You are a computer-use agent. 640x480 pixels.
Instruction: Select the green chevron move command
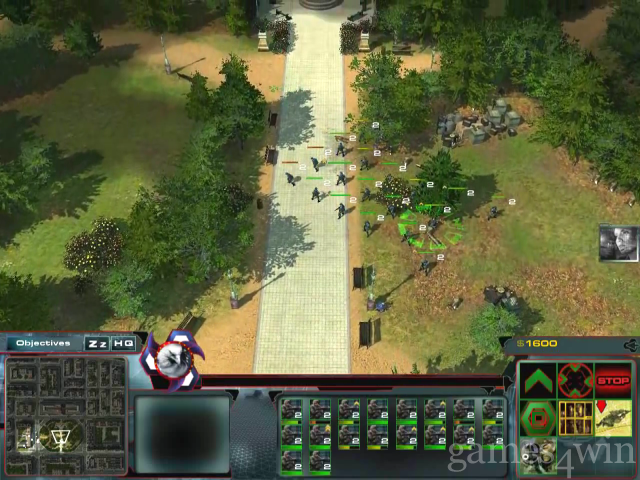538,381
